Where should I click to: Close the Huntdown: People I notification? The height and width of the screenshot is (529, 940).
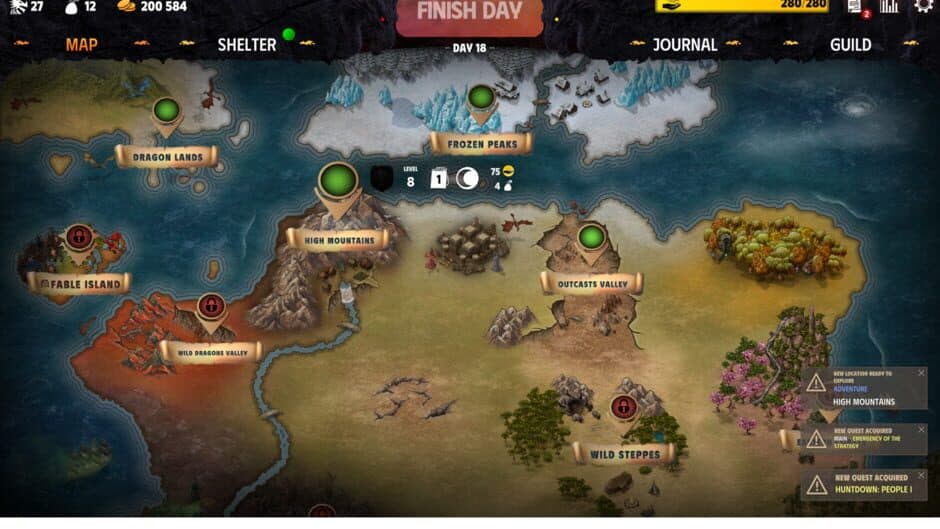point(921,476)
